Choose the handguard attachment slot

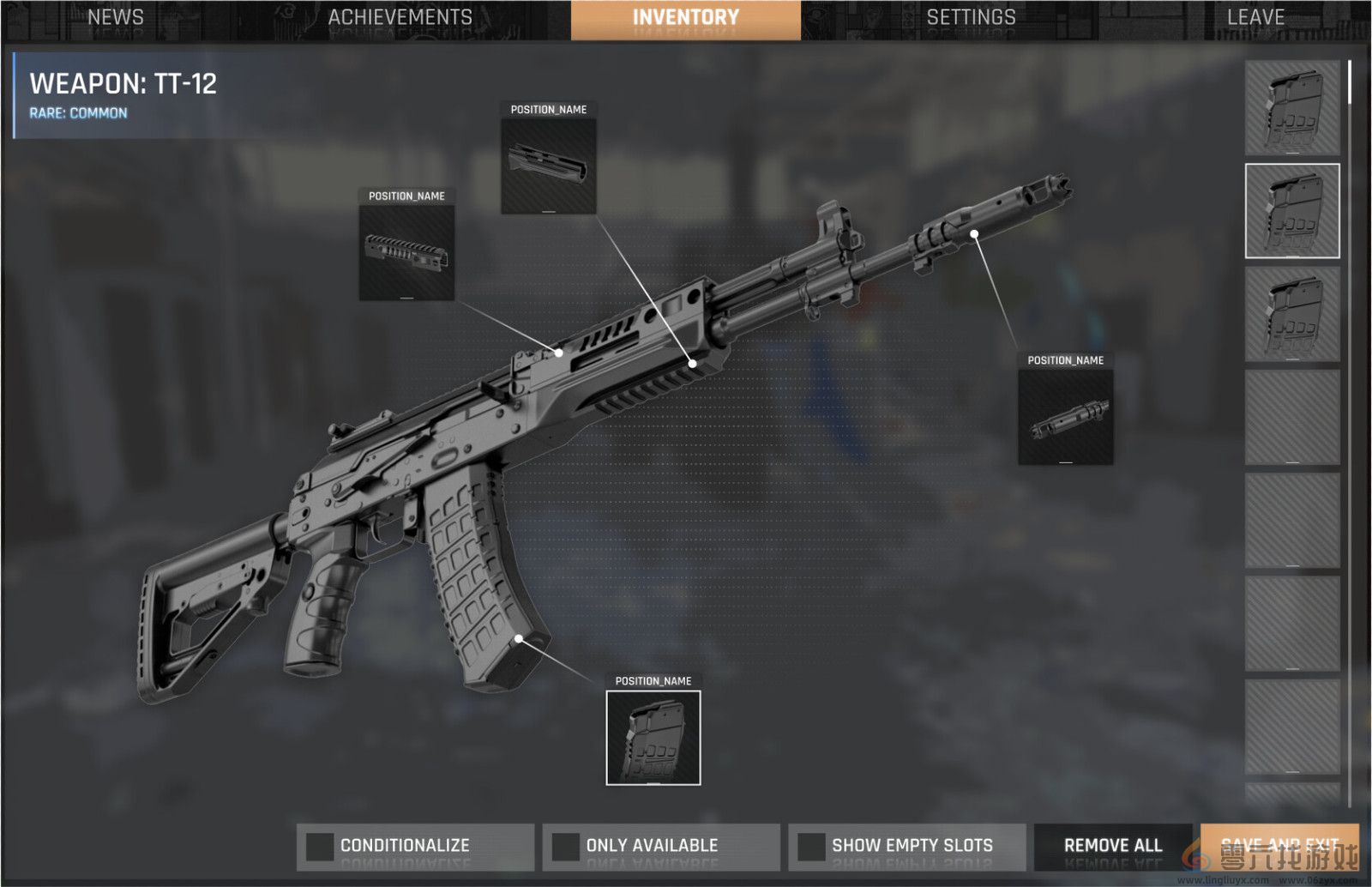click(x=549, y=166)
